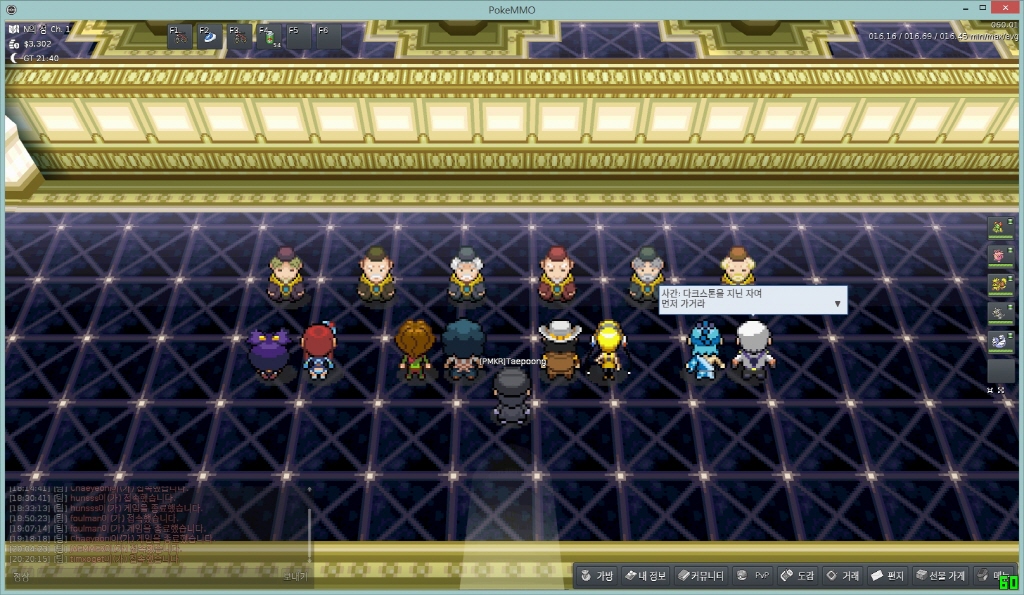This screenshot has width=1024, height=595.
Task: Use the blue disc item in F2
Action: [x=211, y=37]
